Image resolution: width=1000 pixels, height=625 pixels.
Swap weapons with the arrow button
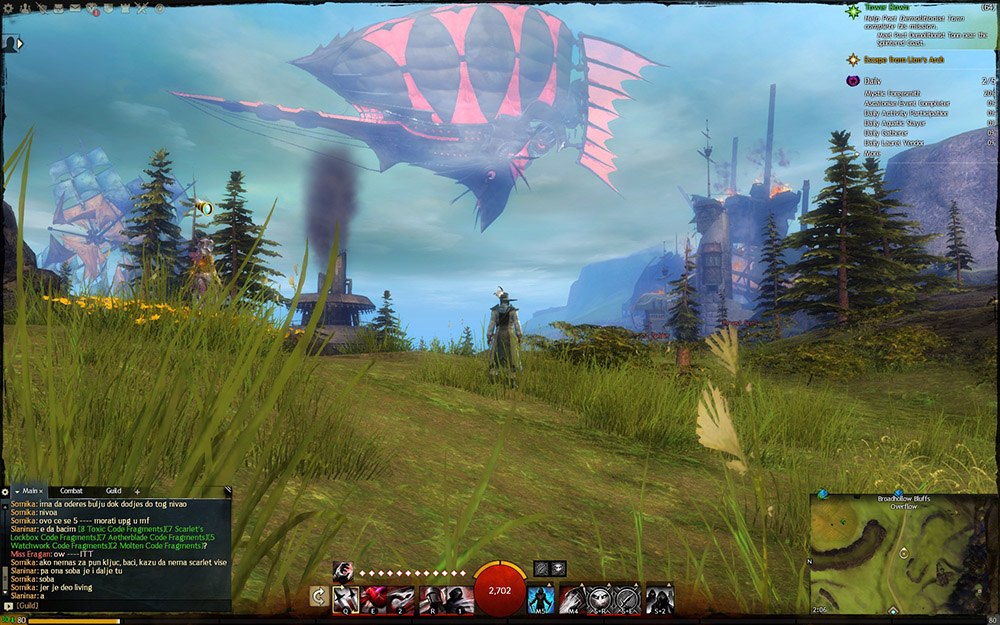point(319,597)
